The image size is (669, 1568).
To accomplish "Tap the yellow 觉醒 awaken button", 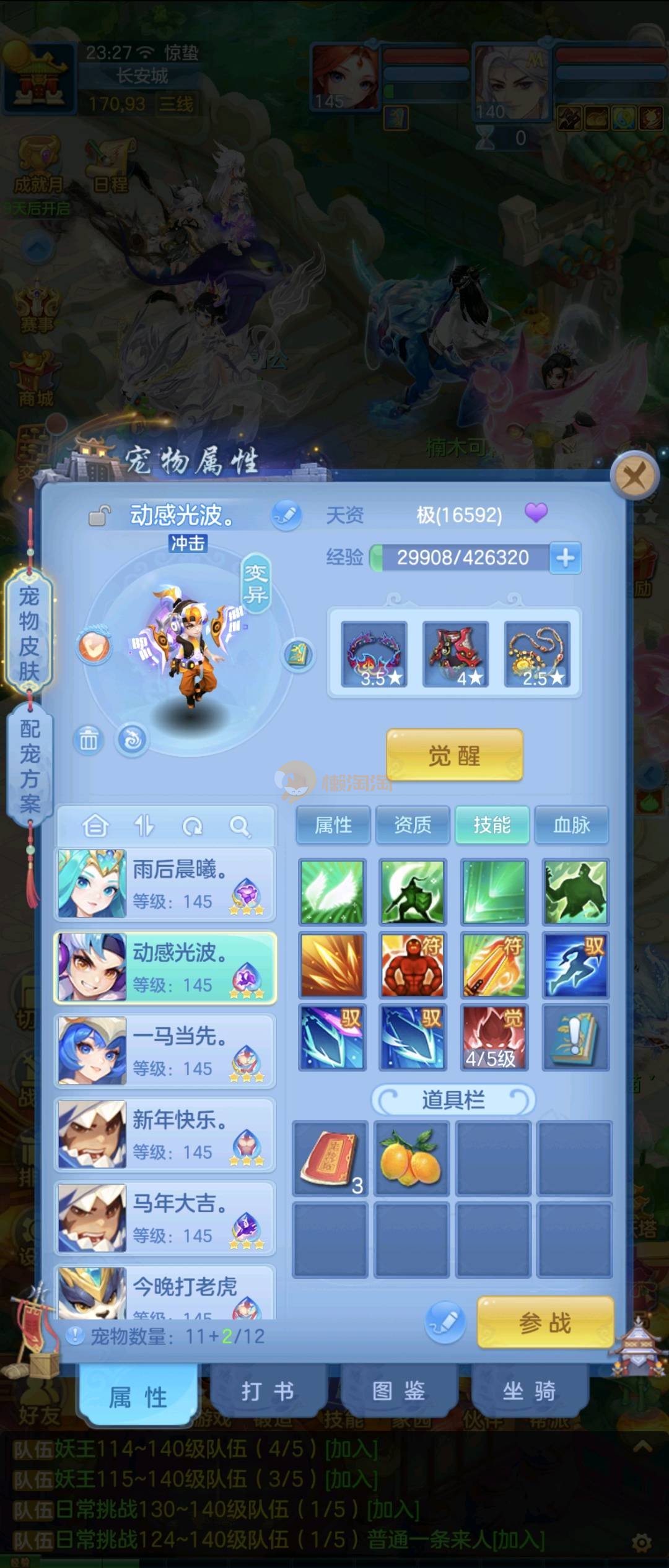I will click(454, 755).
